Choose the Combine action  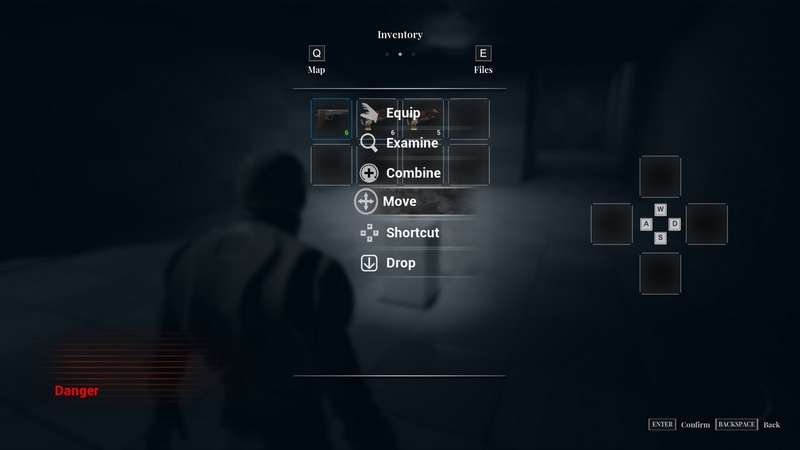point(412,173)
